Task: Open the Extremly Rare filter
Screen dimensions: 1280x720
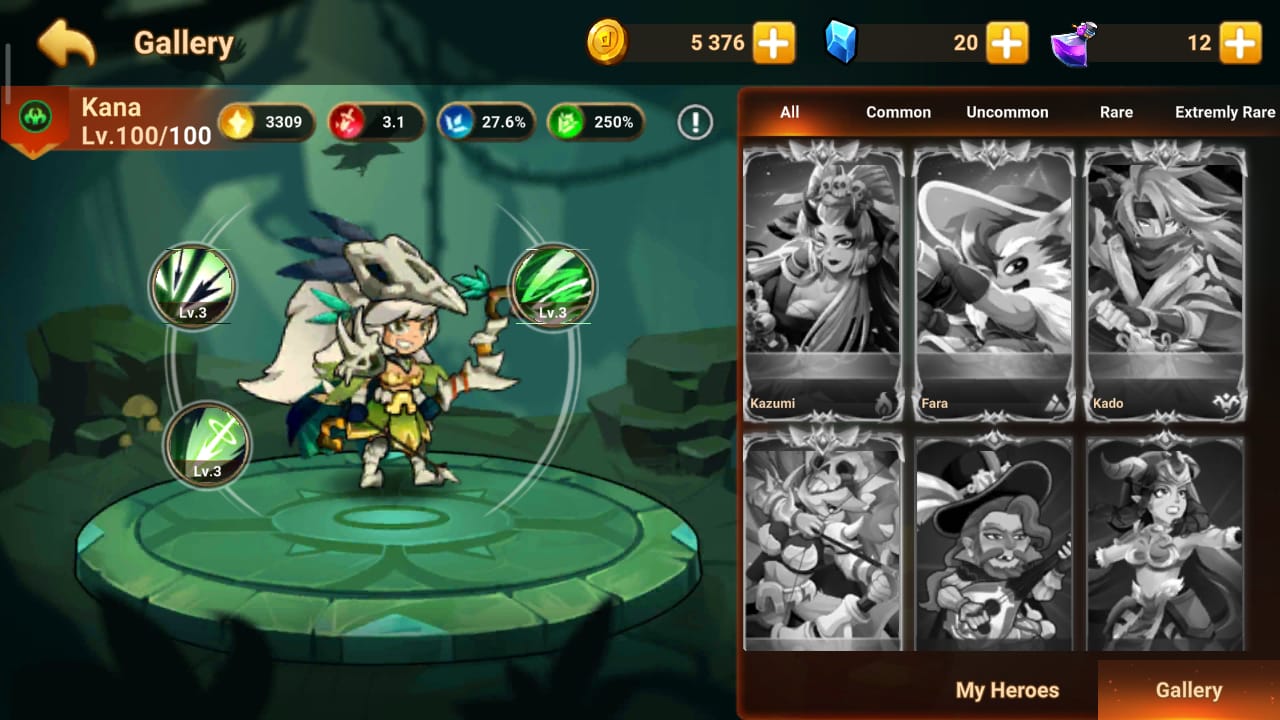Action: click(x=1225, y=112)
